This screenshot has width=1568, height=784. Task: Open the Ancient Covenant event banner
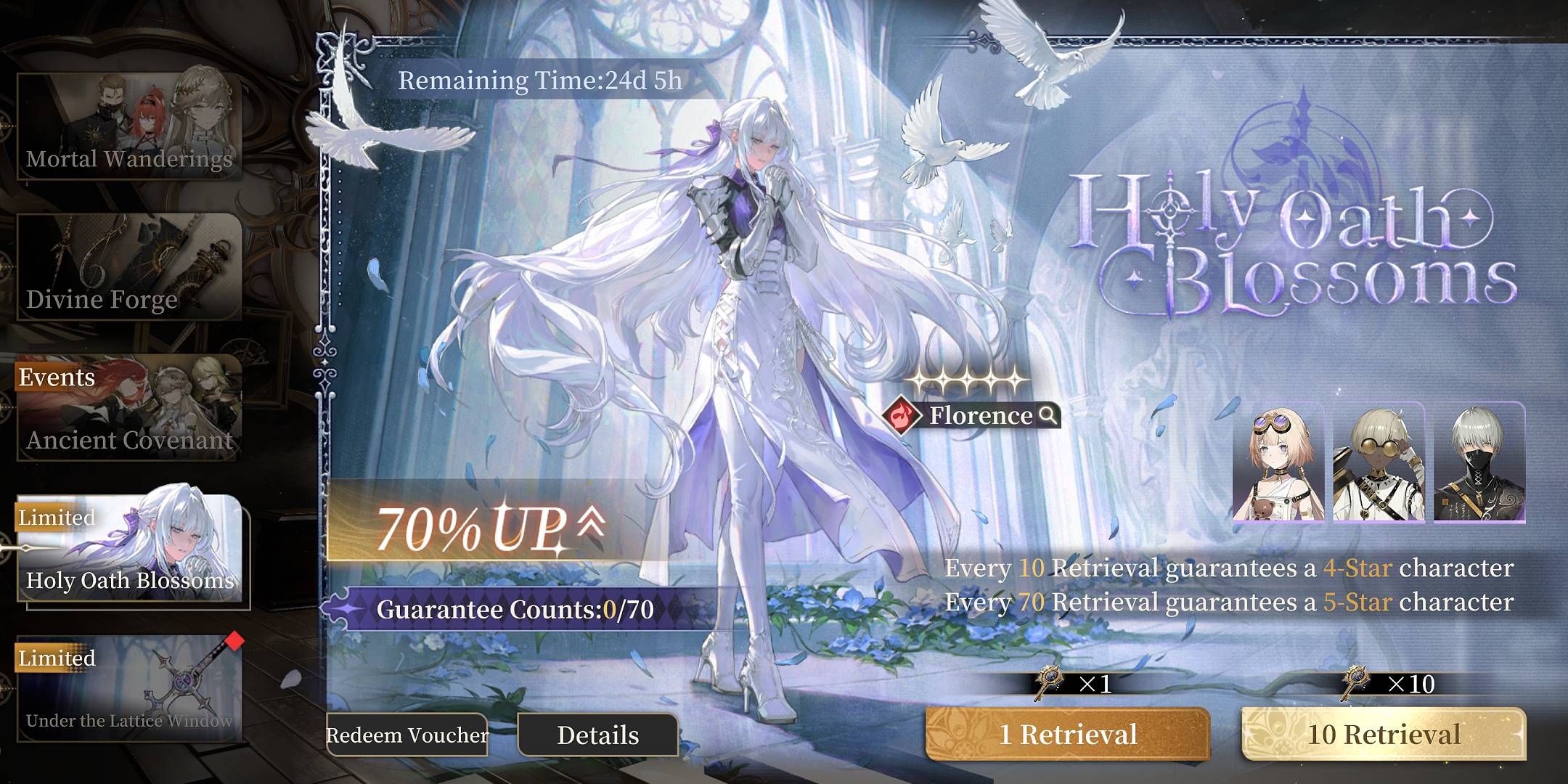pos(127,407)
